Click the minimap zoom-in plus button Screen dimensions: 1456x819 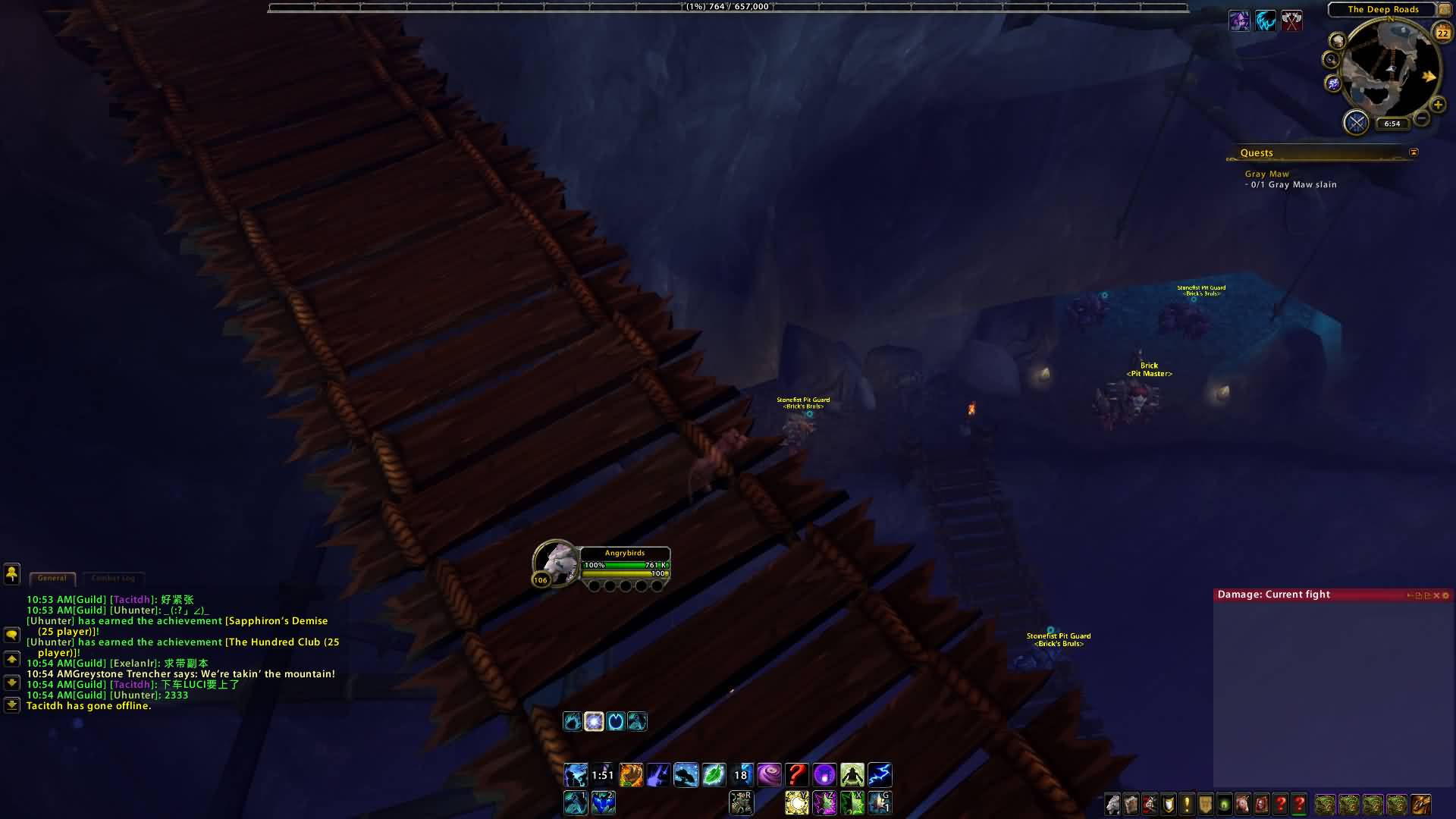pos(1437,105)
